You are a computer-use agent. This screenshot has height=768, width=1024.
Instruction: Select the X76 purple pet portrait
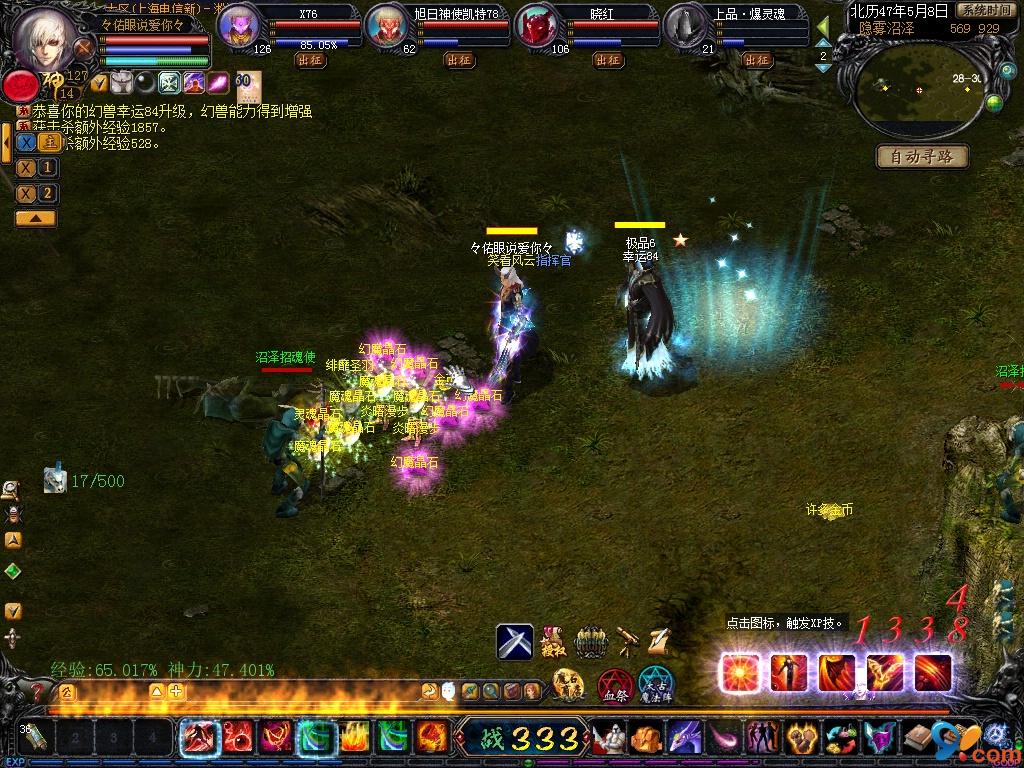238,25
